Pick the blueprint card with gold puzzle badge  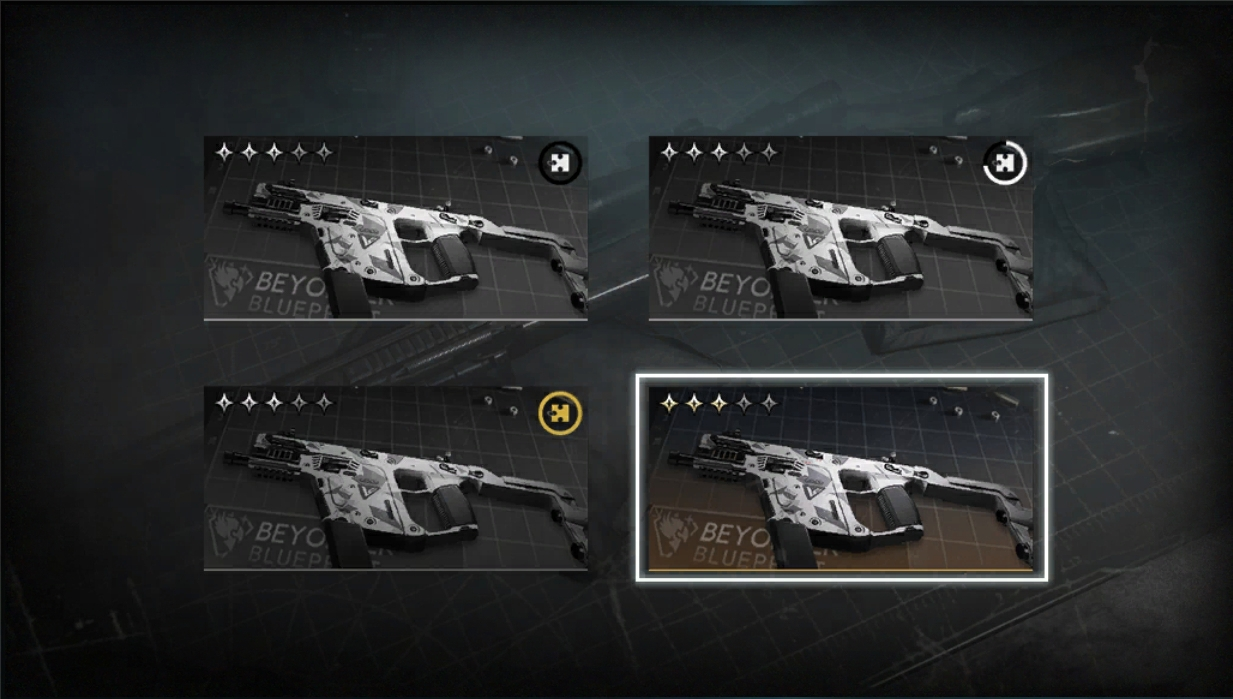pos(395,479)
